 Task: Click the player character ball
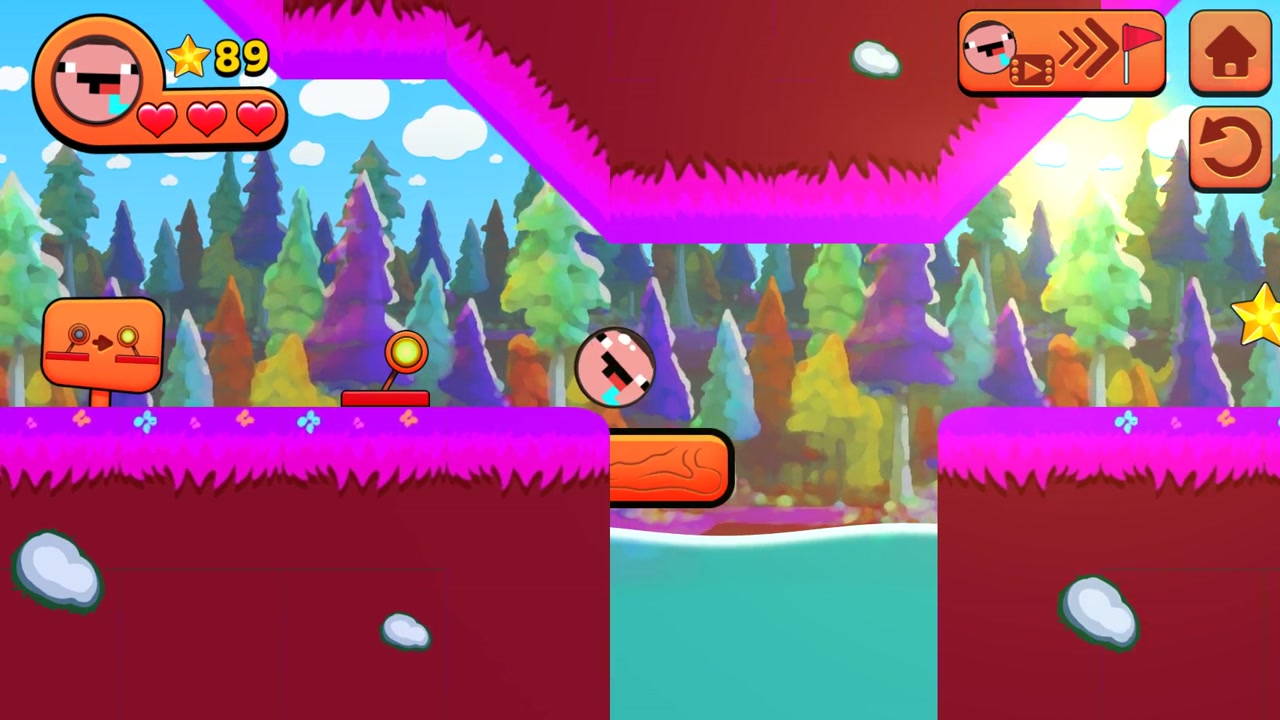pyautogui.click(x=615, y=368)
